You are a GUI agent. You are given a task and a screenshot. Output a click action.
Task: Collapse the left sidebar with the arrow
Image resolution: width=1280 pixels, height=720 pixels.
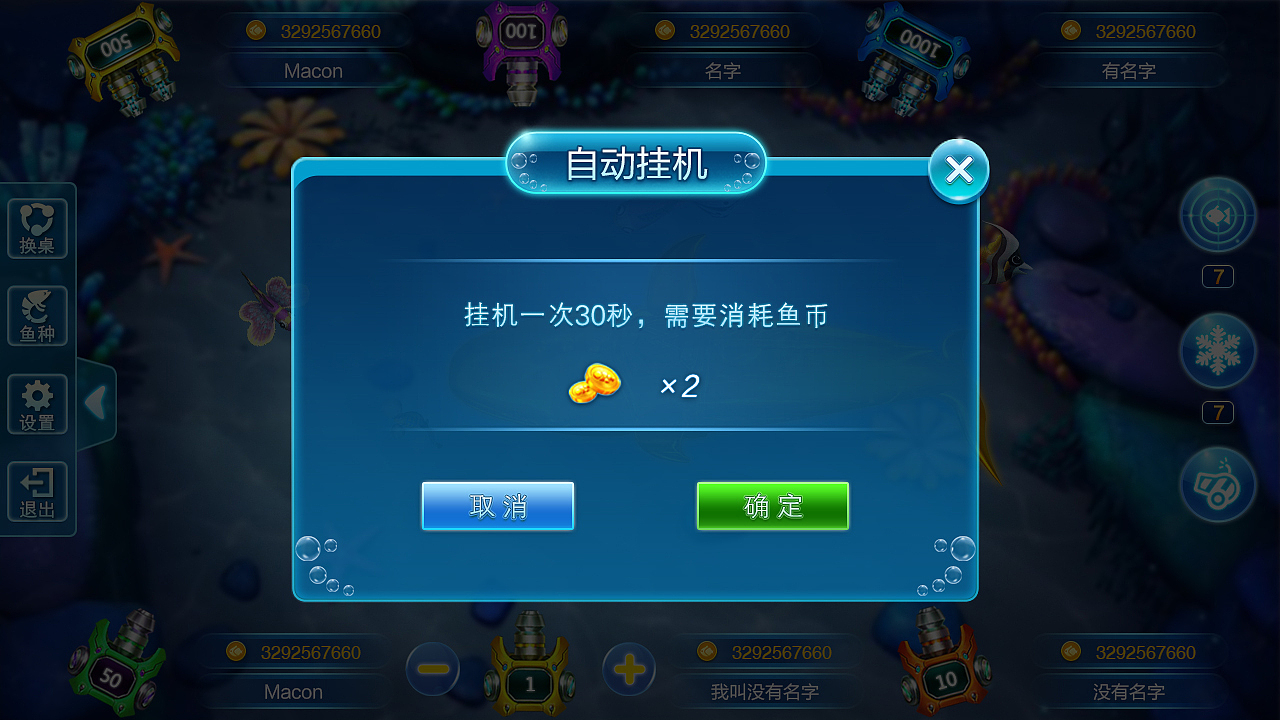(95, 403)
